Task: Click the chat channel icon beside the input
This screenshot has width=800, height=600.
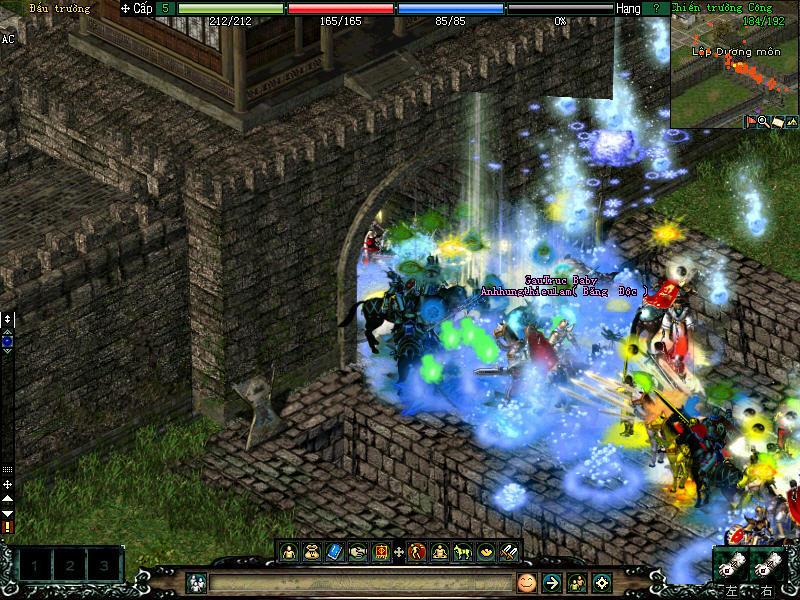Action: coord(197,582)
